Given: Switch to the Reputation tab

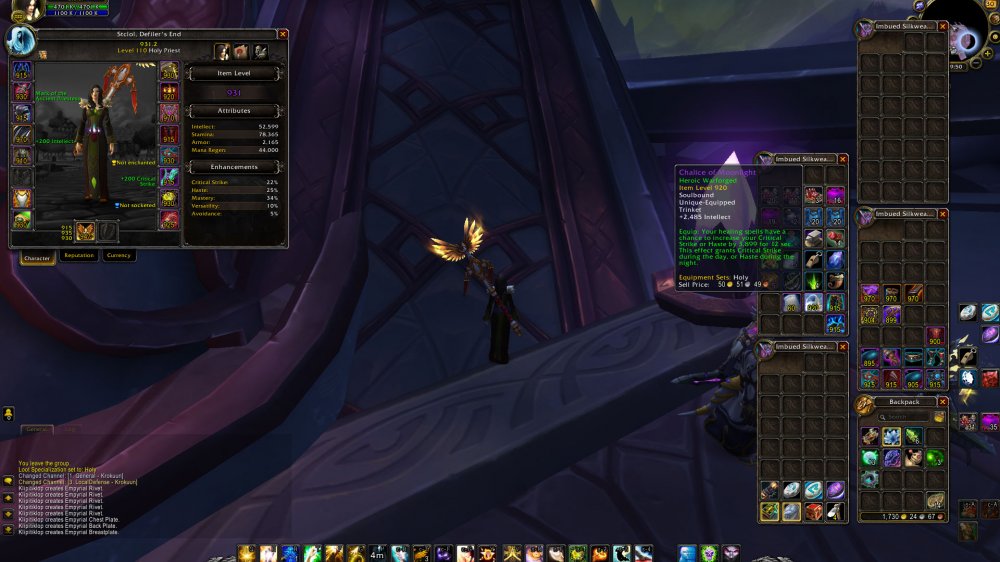Looking at the screenshot, I should [79, 255].
